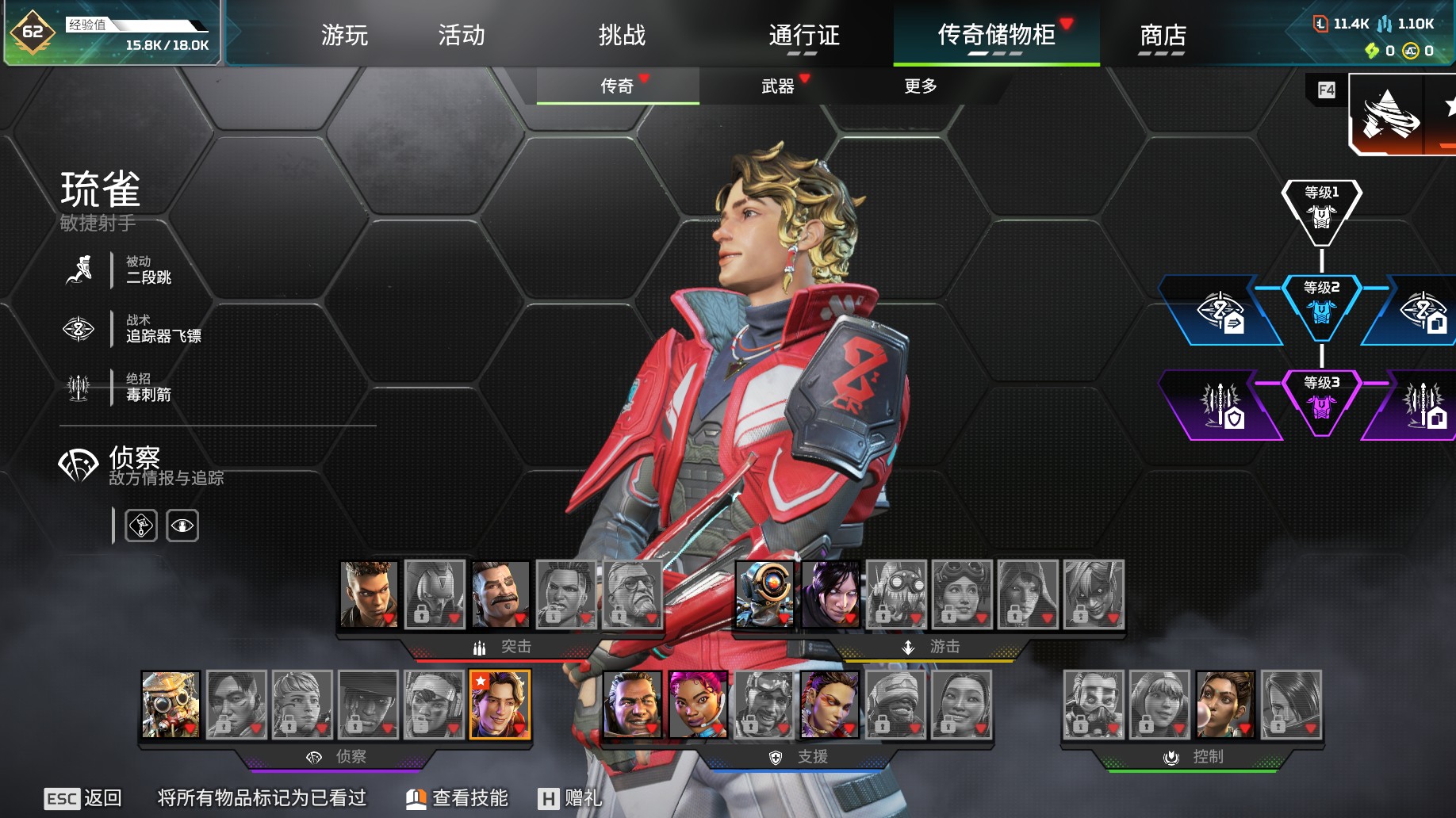Open the 挑战 challenges tab
Screen dimensions: 1456x818
pos(622,35)
